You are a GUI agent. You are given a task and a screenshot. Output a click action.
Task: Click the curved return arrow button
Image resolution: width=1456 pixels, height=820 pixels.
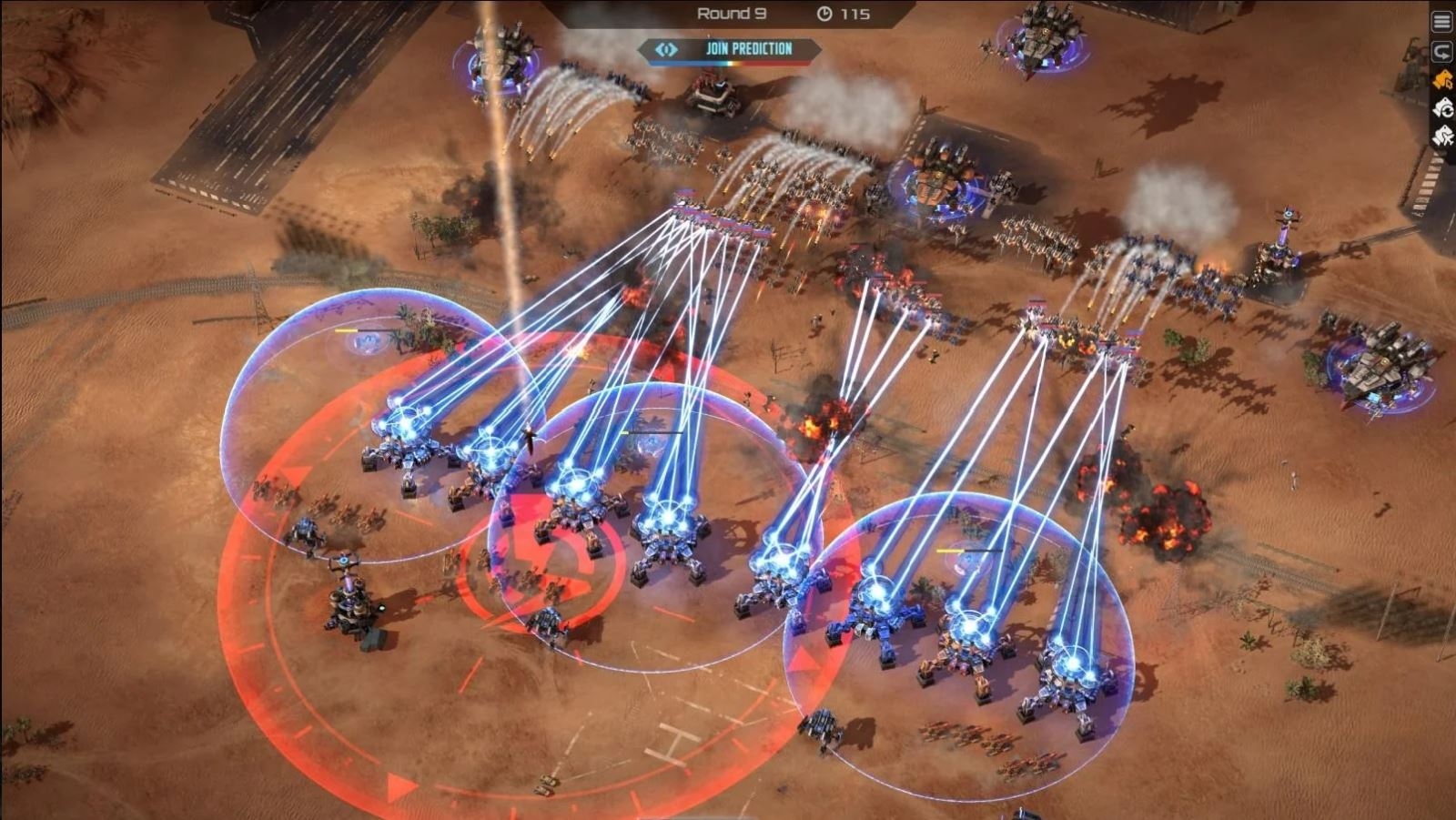[1442, 51]
